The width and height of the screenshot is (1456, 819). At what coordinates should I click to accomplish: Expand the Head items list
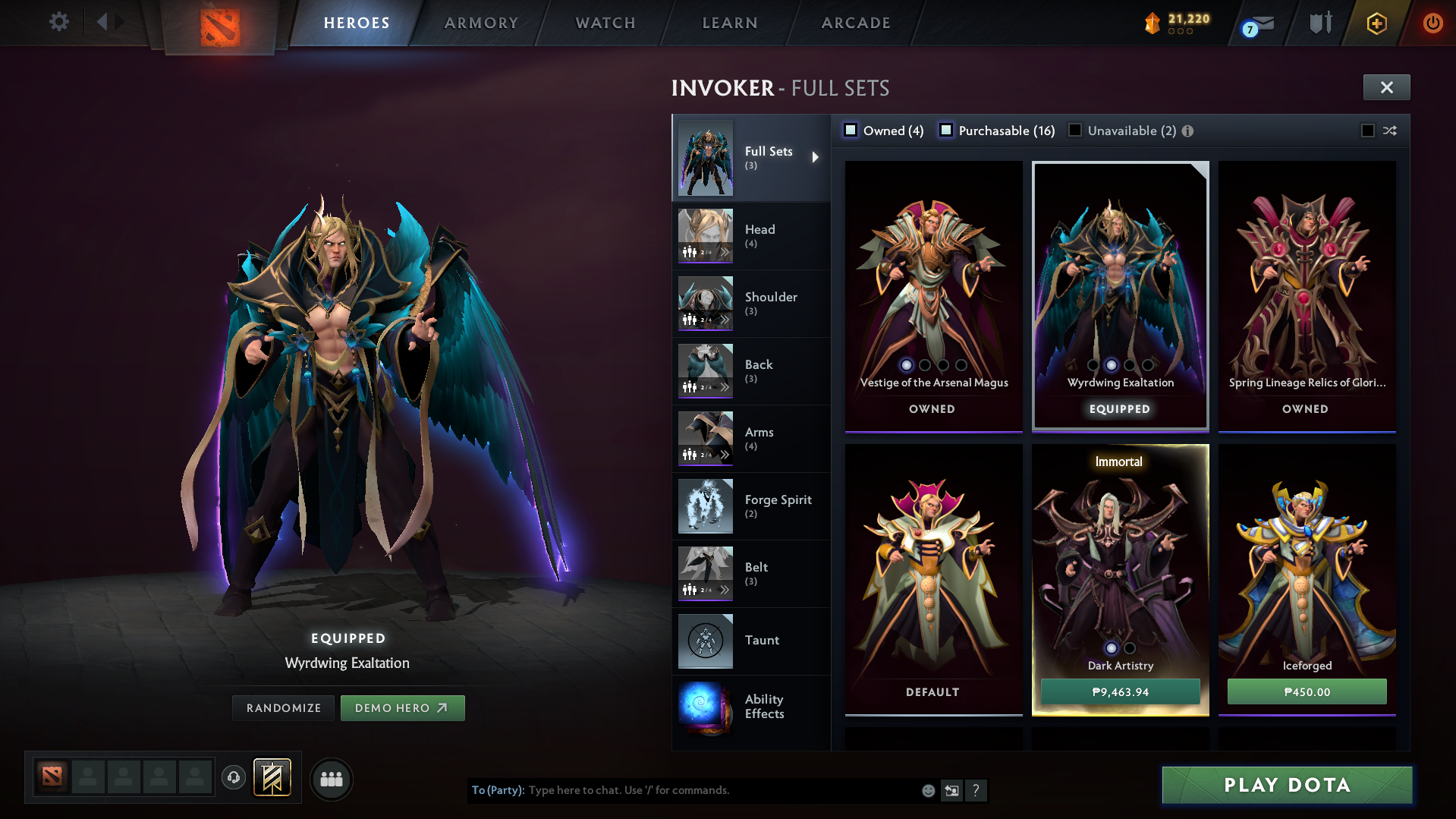(x=726, y=252)
